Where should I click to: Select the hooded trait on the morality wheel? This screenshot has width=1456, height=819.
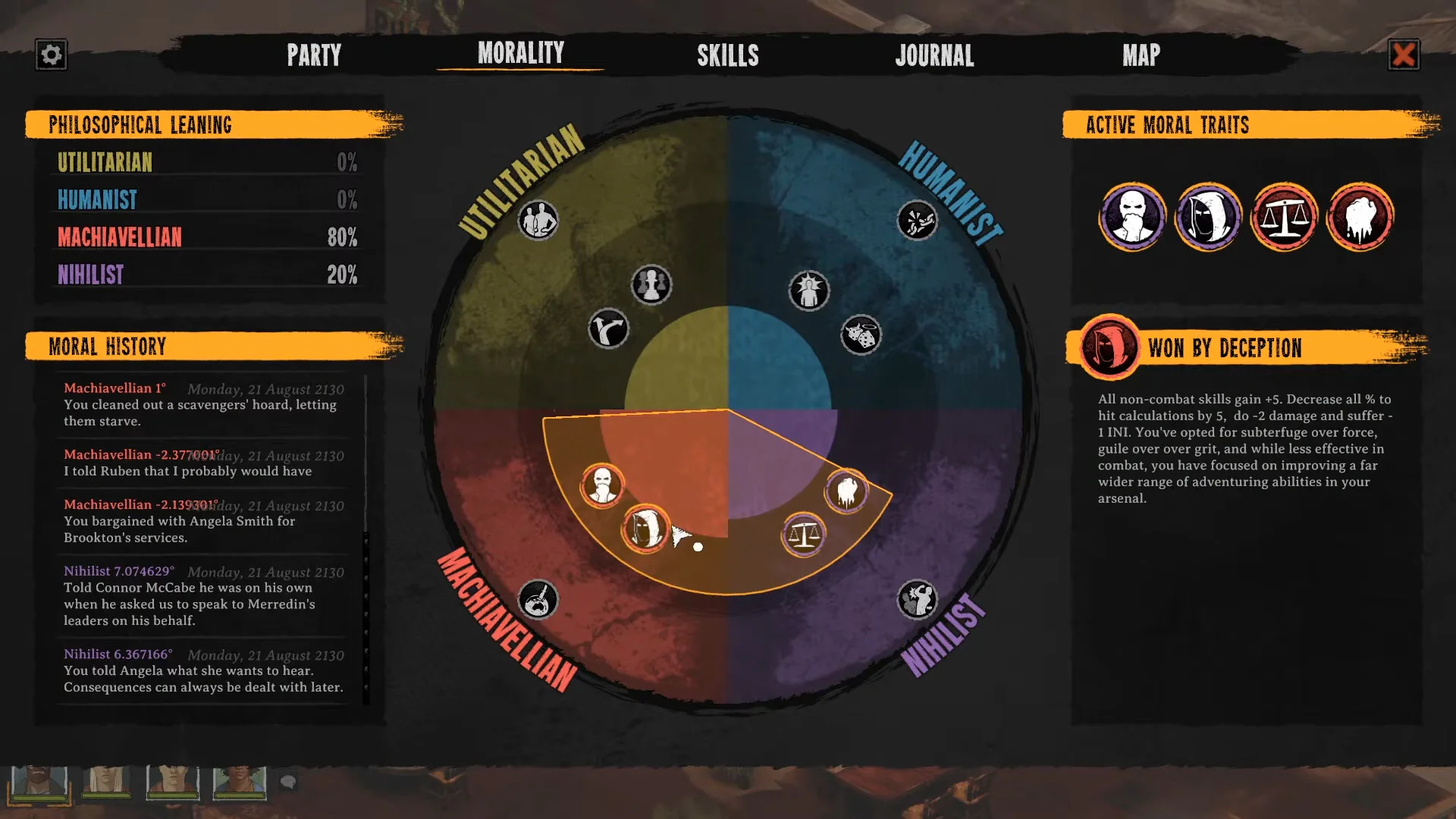[645, 529]
